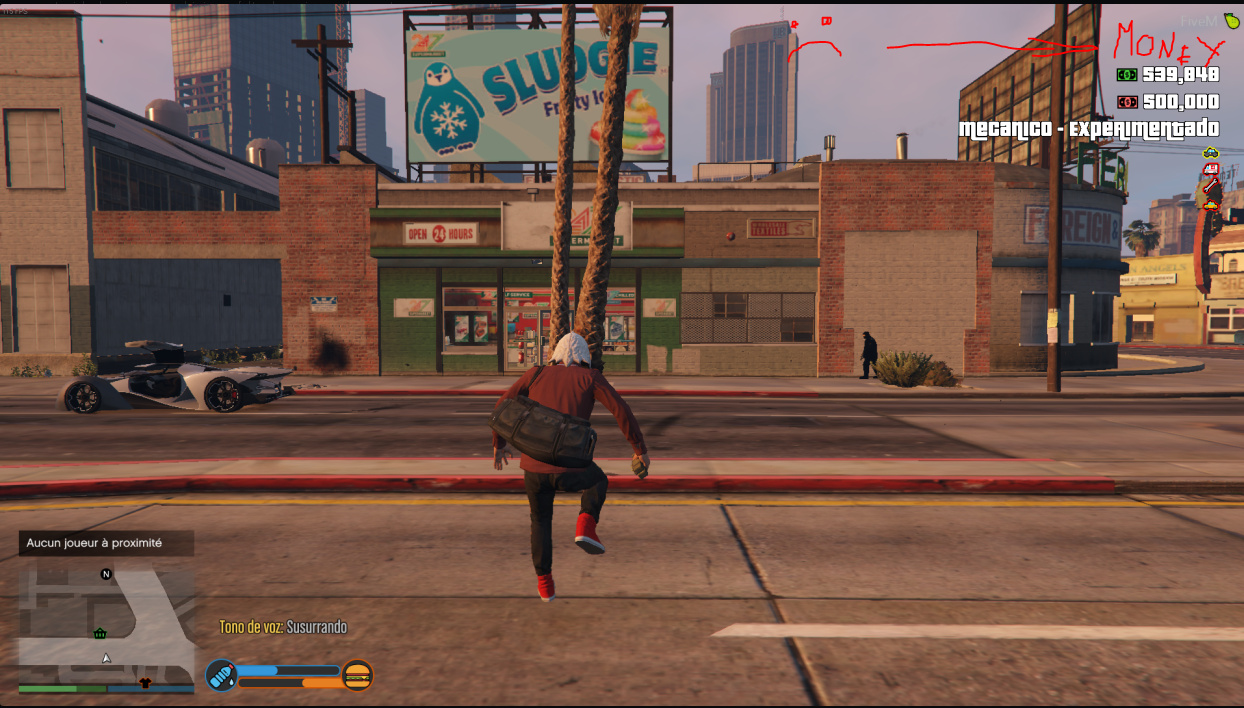Click the burger hunger icon
Screen dimensions: 1244x708
click(357, 676)
